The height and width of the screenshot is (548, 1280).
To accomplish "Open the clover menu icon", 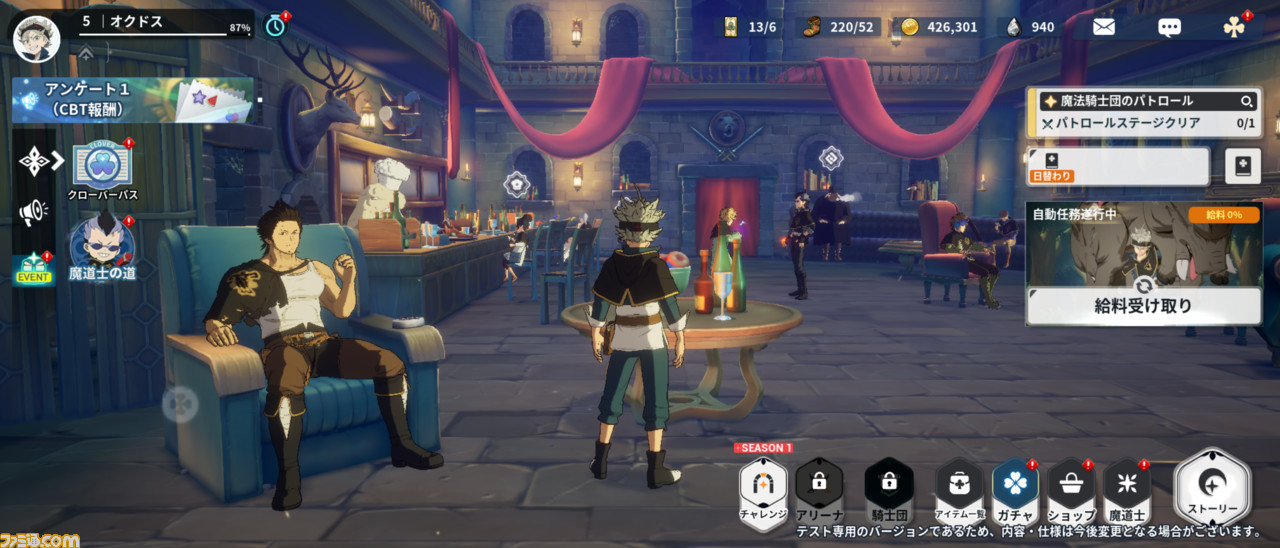I will [x=1234, y=27].
